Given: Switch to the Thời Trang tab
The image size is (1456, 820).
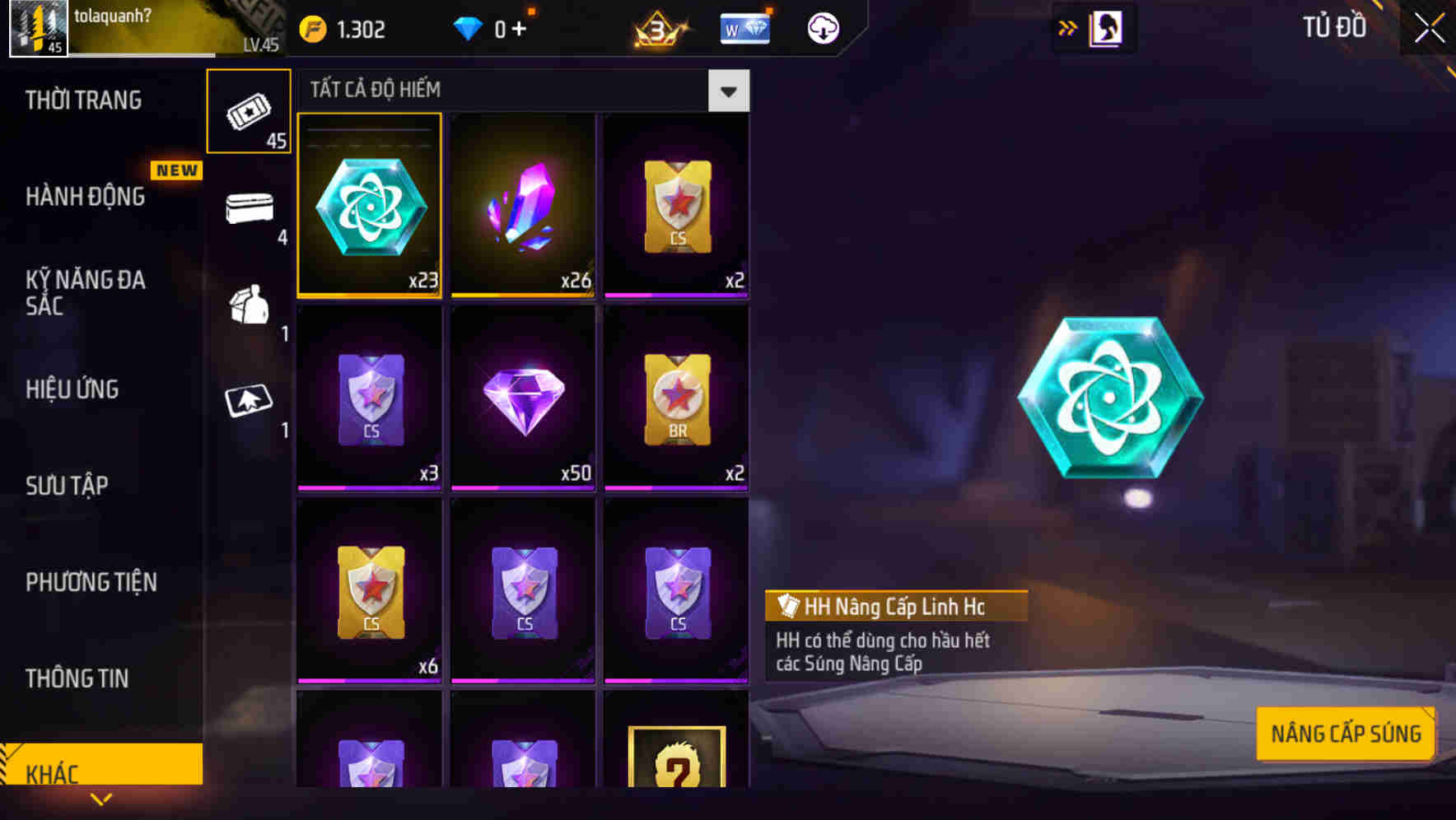Looking at the screenshot, I should click(x=82, y=99).
